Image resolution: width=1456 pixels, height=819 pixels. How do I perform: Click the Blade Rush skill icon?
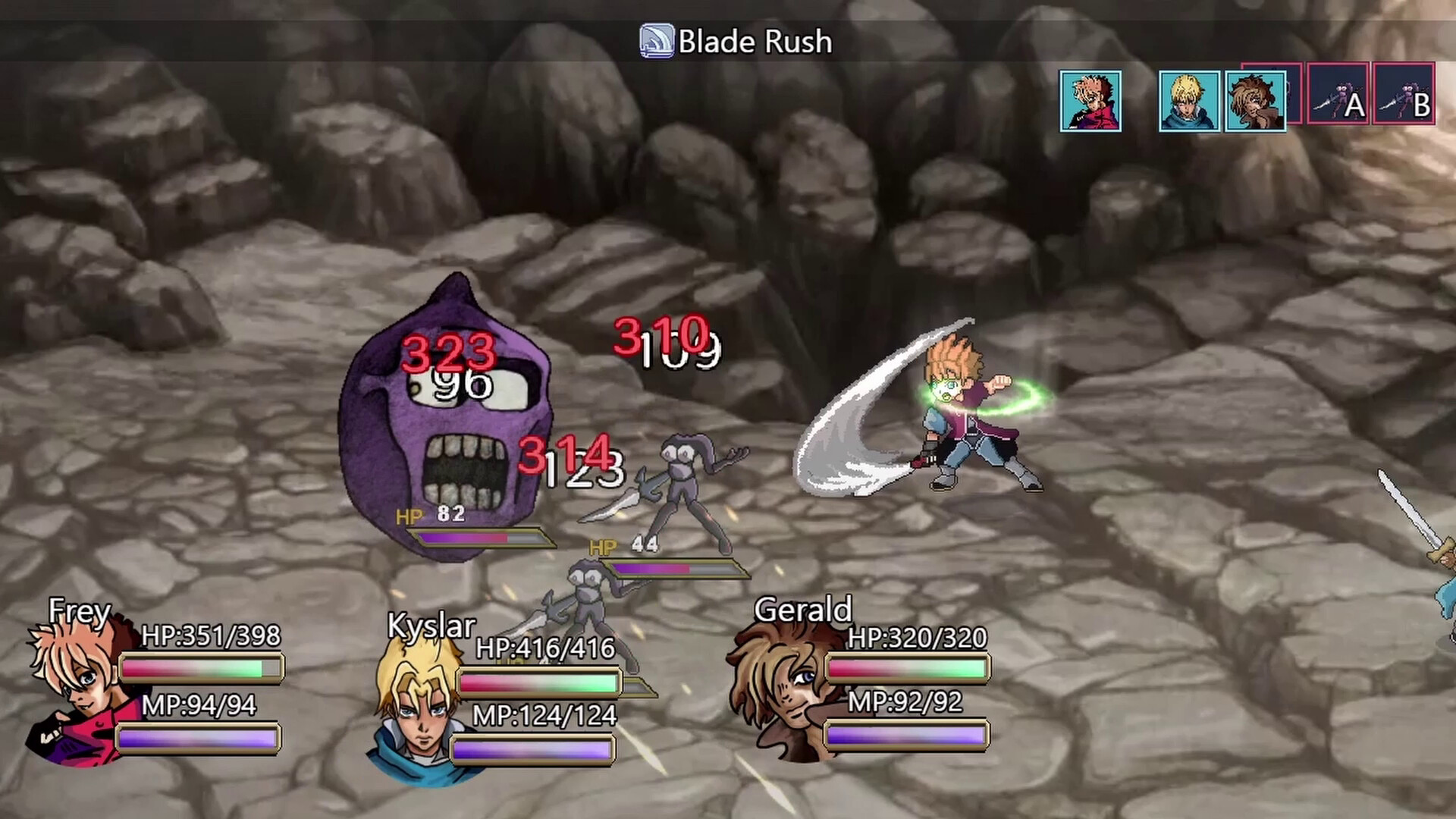657,42
